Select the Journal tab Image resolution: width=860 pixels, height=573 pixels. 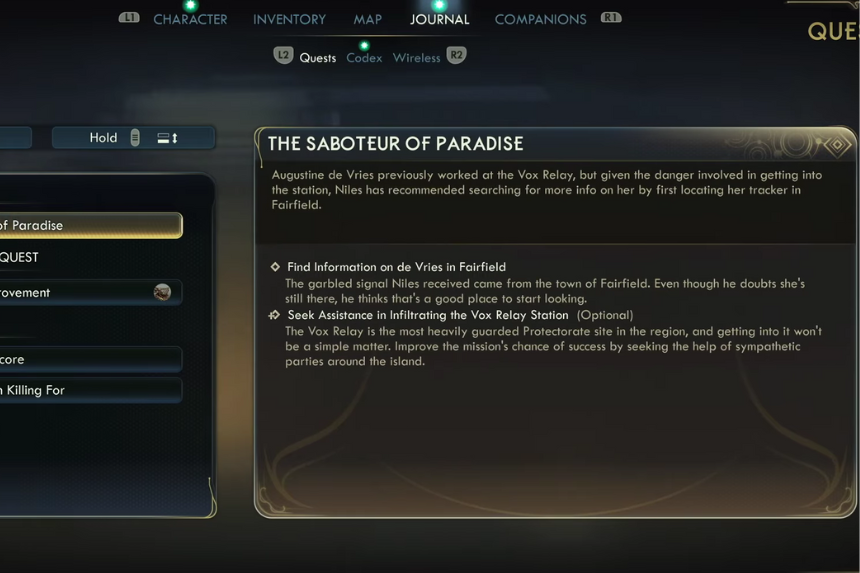coord(439,19)
